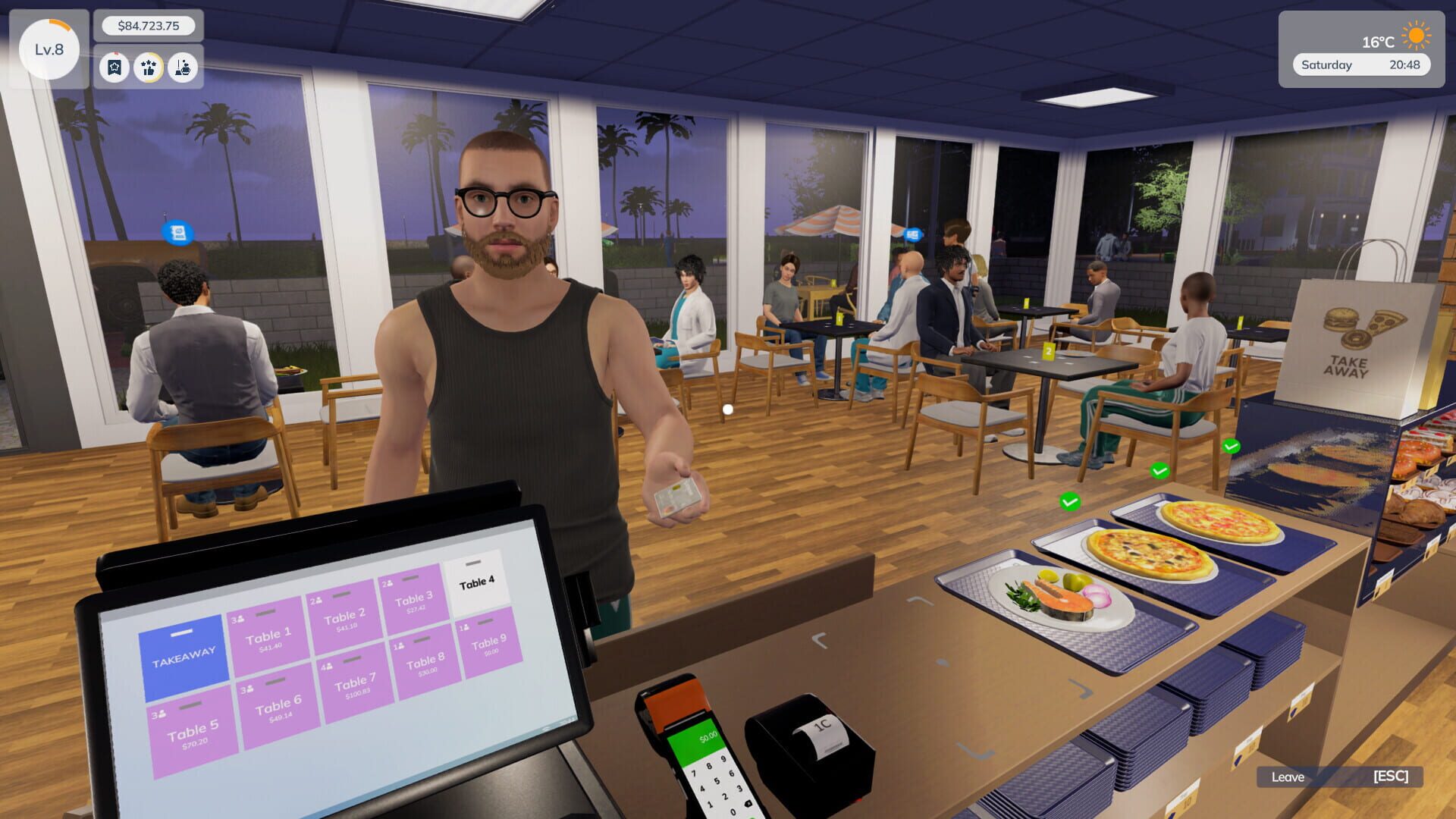Select Table 7 on the register screen
1456x819 pixels.
[356, 681]
